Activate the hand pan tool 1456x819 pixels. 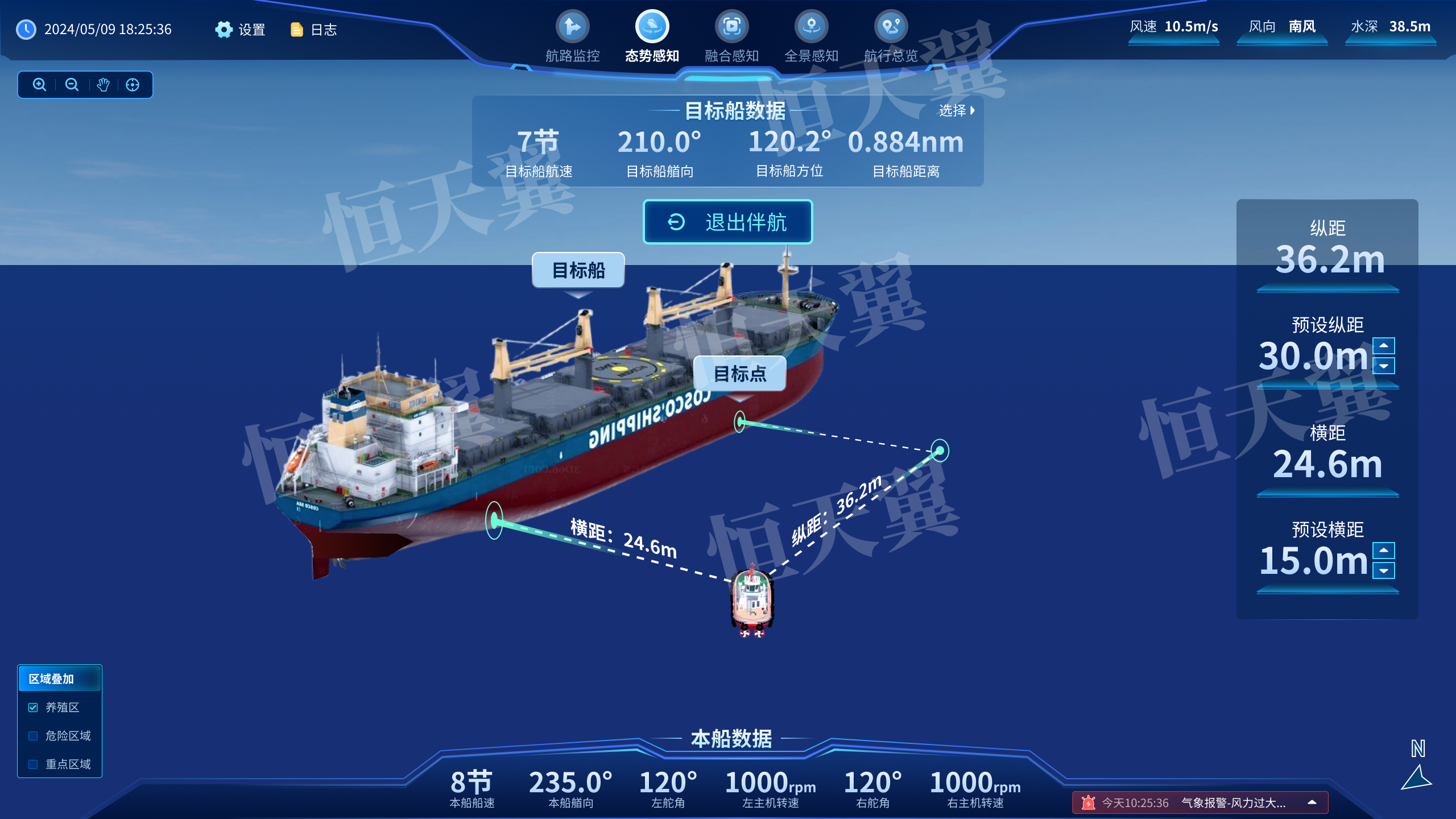103,85
